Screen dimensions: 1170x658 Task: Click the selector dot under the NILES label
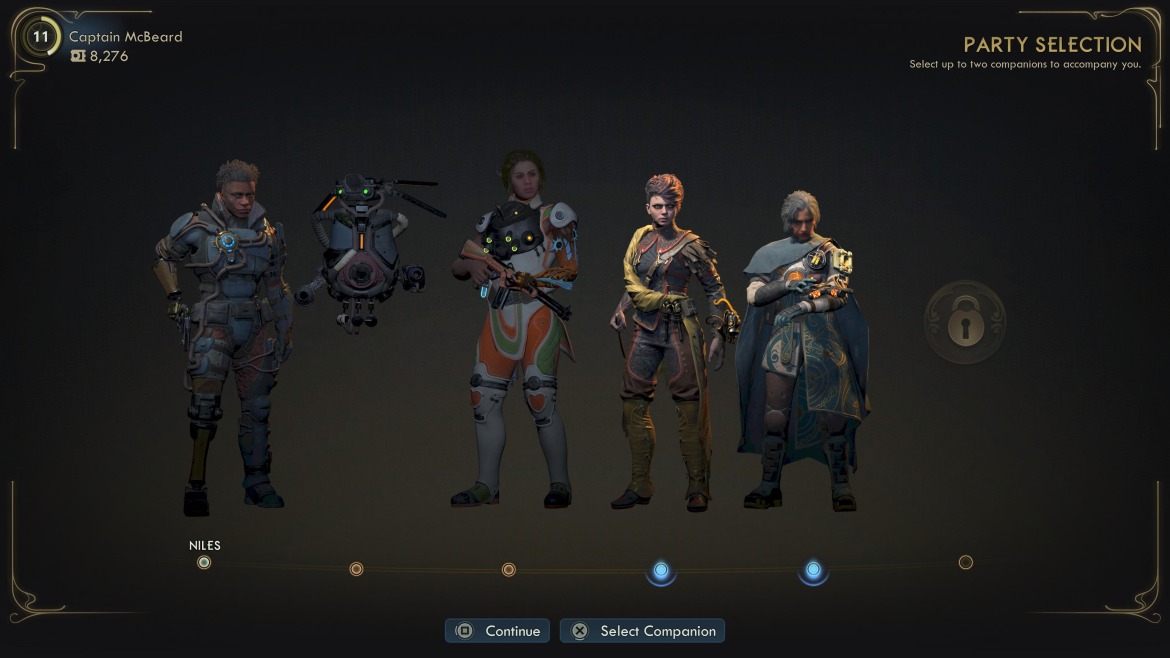pyautogui.click(x=204, y=563)
